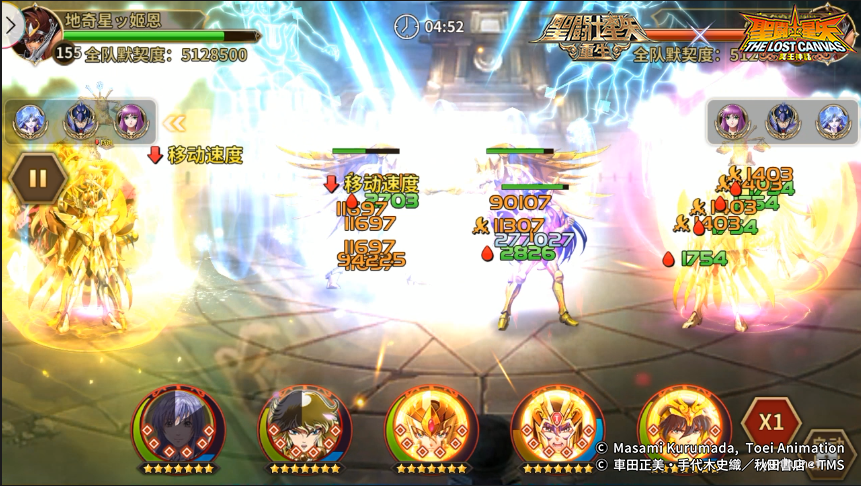This screenshot has width=861, height=486.
Task: Select enemy panel's light-blue haired support
Action: pos(833,122)
